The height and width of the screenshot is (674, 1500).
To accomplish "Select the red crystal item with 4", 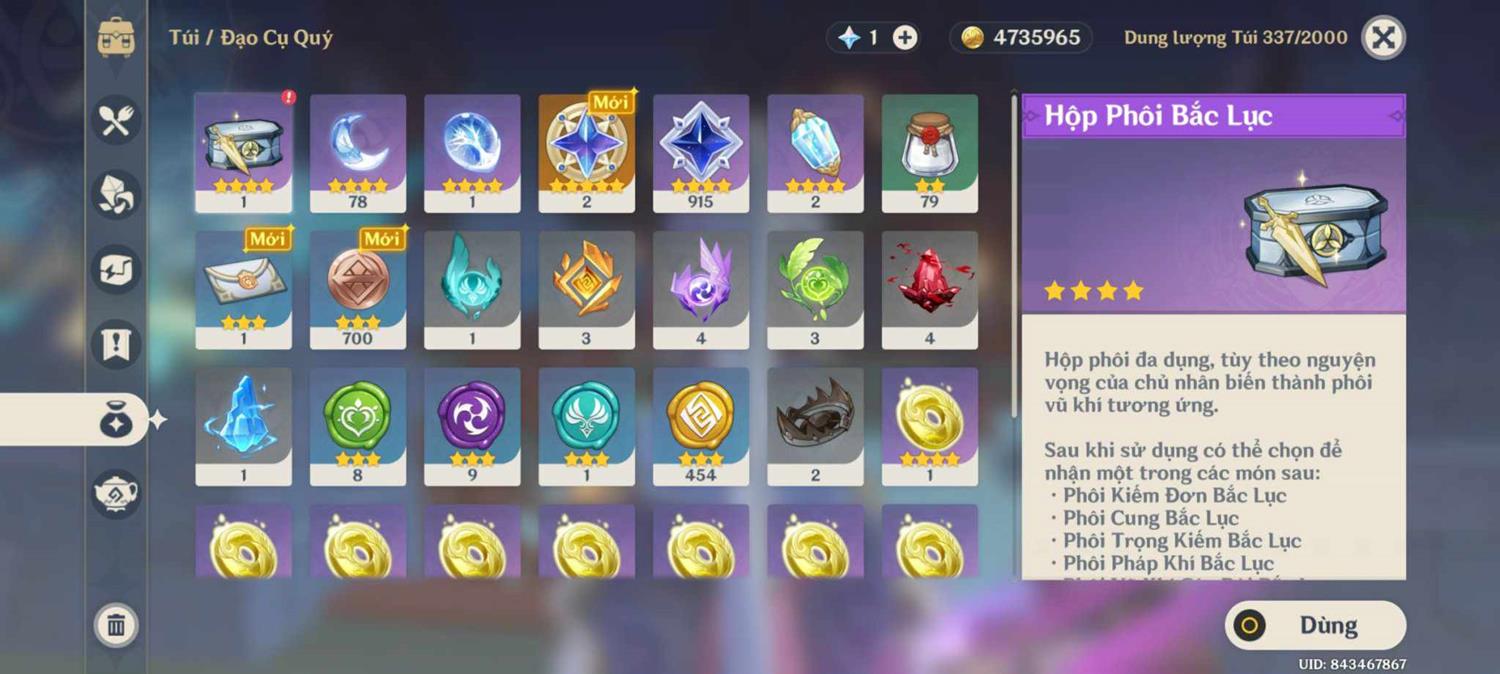I will coord(930,289).
